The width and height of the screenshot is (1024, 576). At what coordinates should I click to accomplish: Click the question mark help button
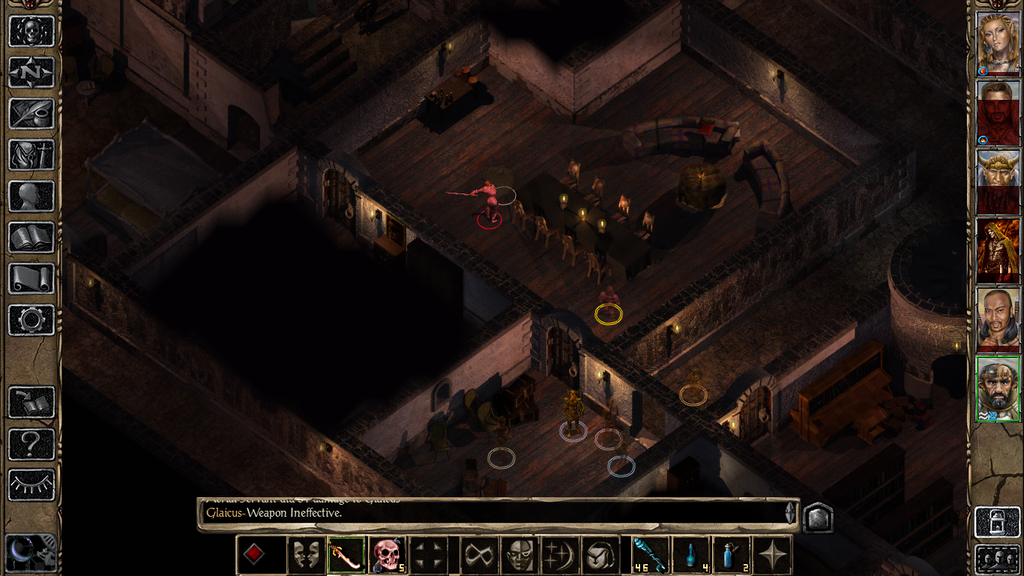pos(31,444)
